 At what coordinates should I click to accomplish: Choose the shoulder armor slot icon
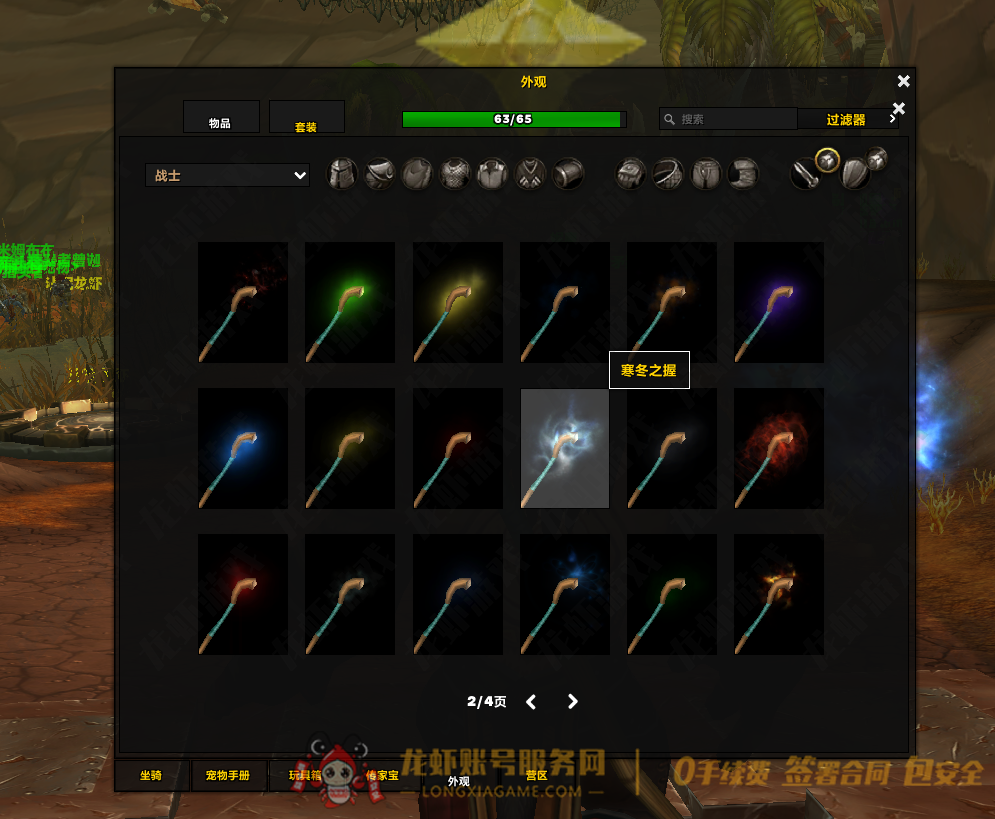pyautogui.click(x=380, y=174)
